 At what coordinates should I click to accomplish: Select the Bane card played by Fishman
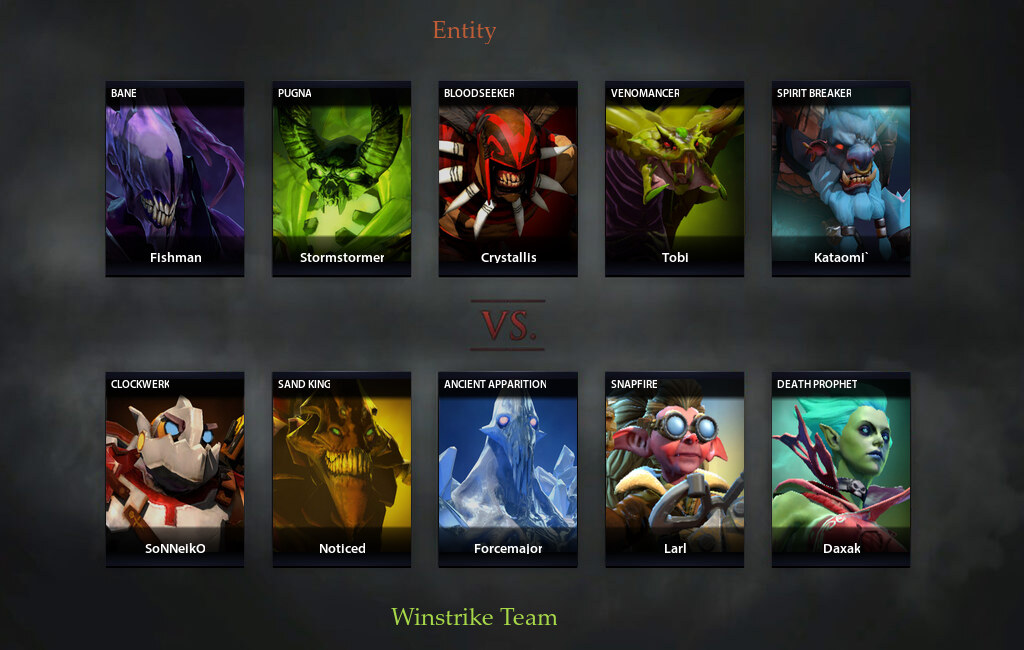175,178
